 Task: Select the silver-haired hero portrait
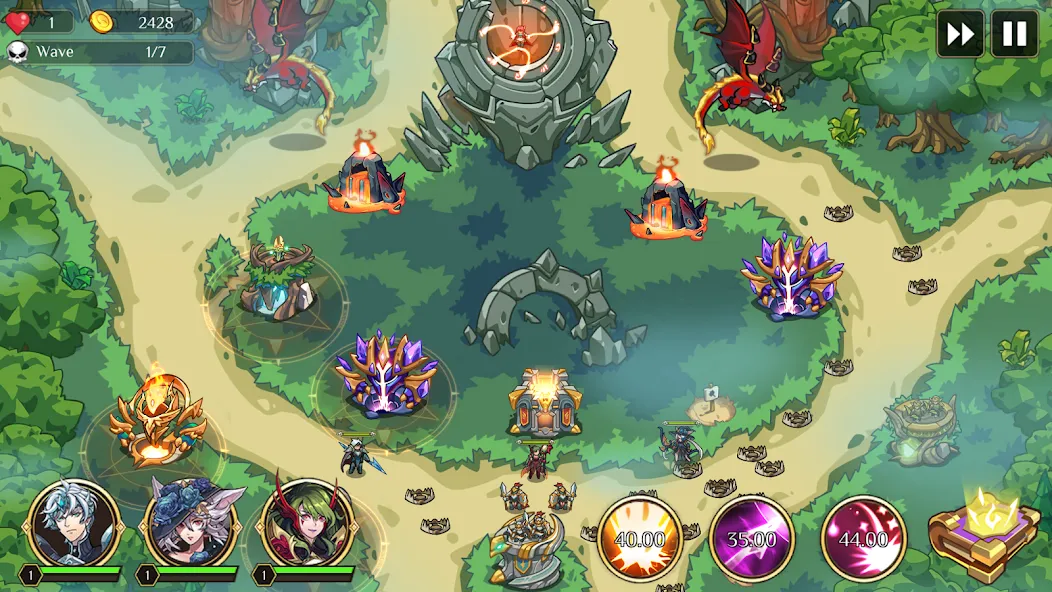point(74,523)
